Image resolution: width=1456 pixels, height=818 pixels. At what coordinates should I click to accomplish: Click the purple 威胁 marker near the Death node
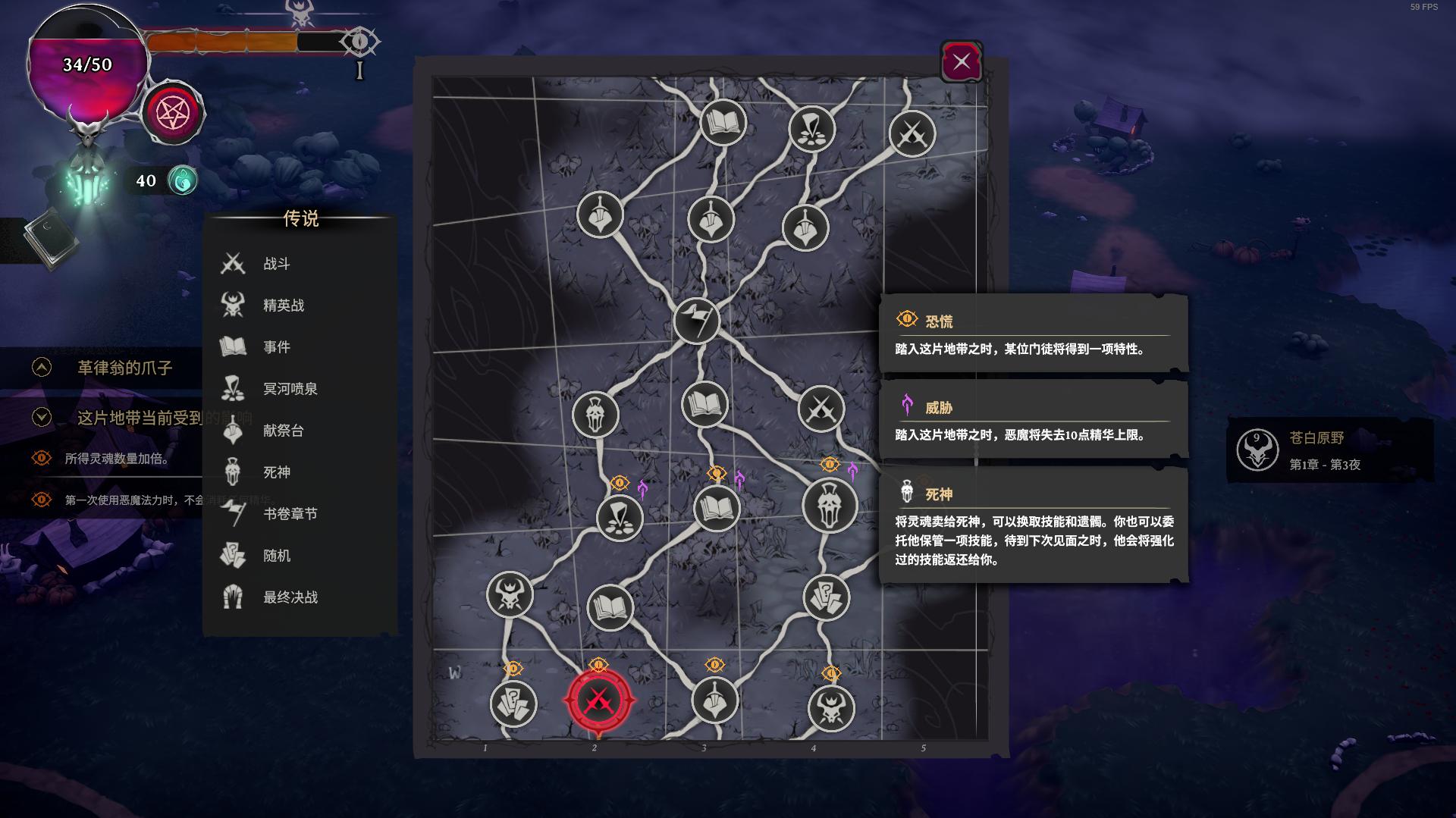point(854,470)
